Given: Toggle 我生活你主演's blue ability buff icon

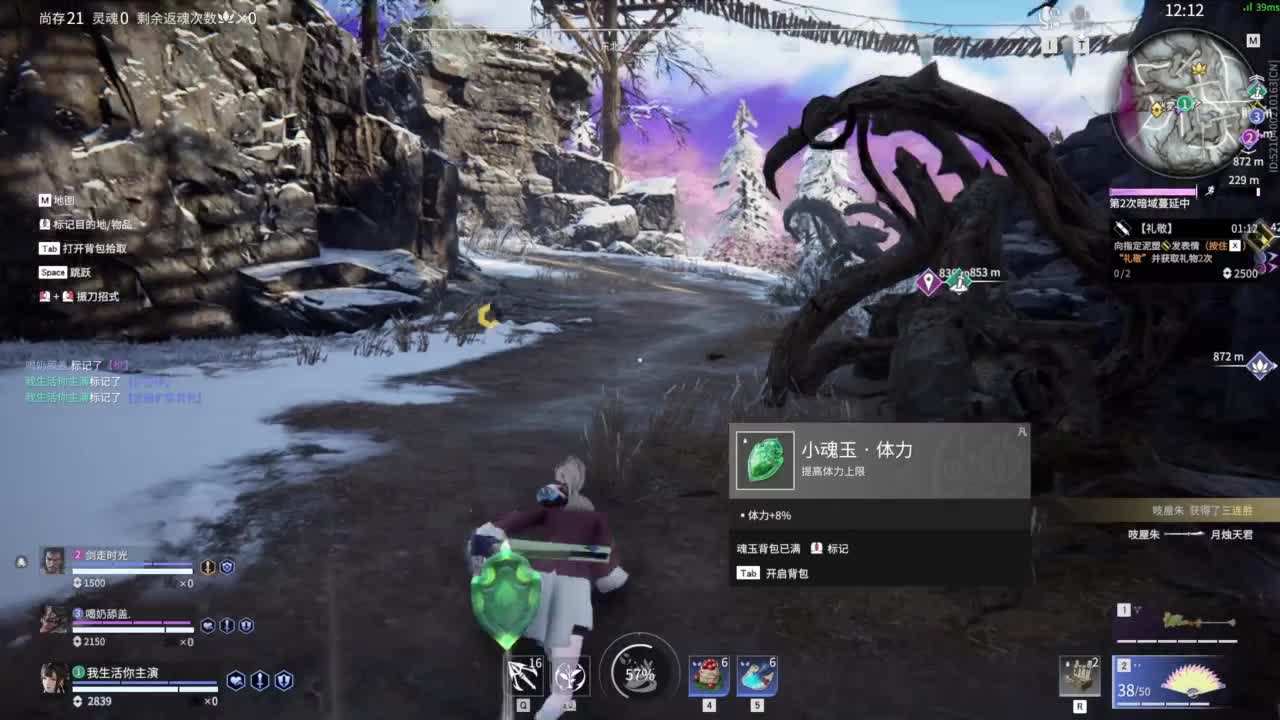Looking at the screenshot, I should click(236, 679).
